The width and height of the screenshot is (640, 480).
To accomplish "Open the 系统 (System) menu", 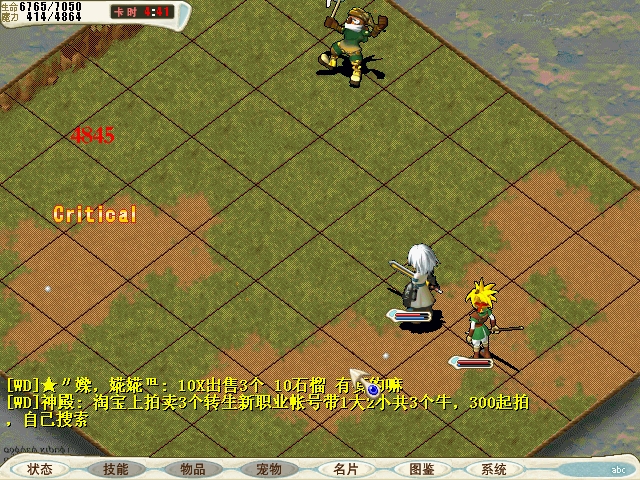I will pos(494,469).
